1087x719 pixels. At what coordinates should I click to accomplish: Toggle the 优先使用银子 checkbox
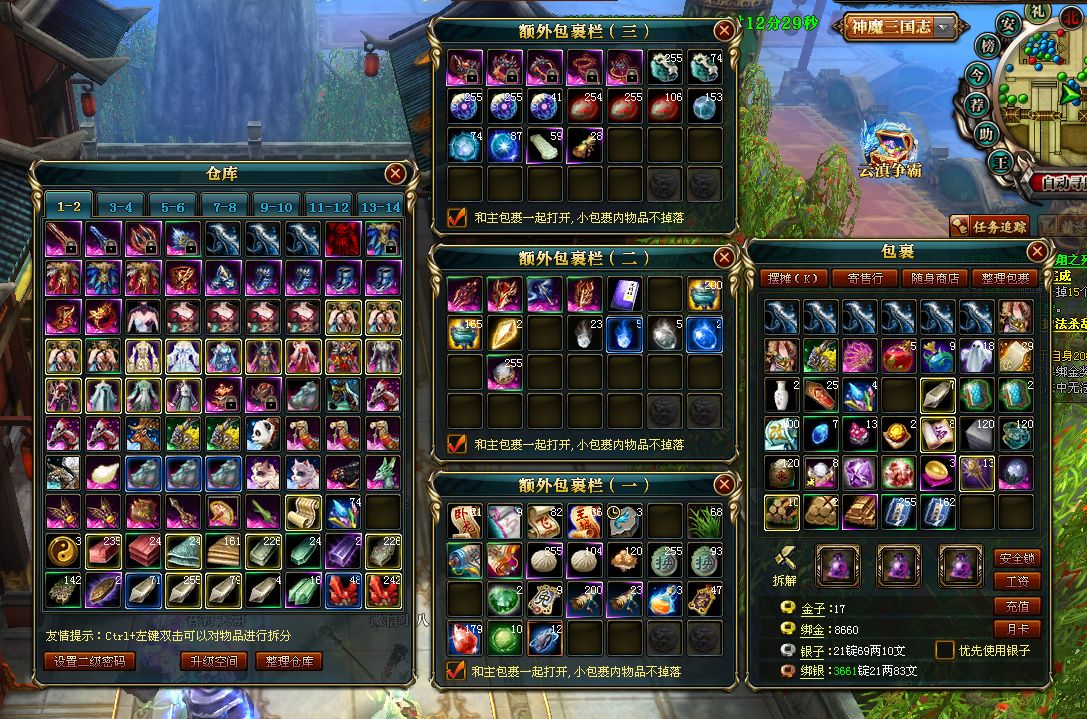[x=945, y=650]
